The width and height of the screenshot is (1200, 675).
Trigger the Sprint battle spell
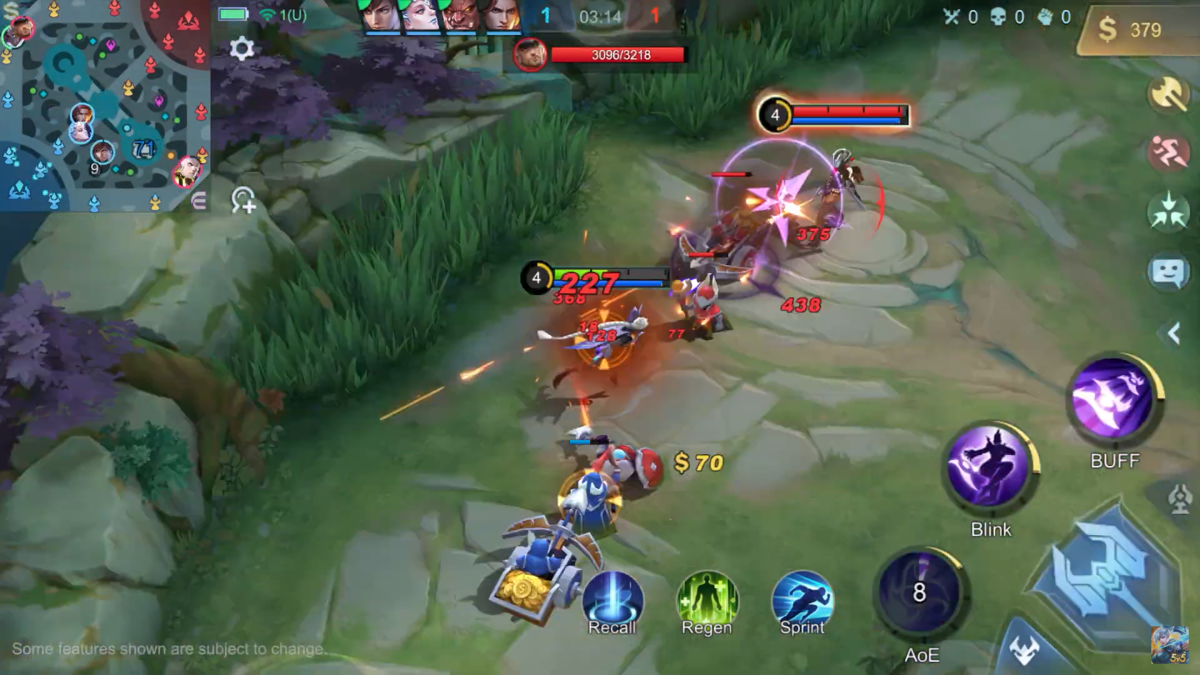(x=802, y=601)
